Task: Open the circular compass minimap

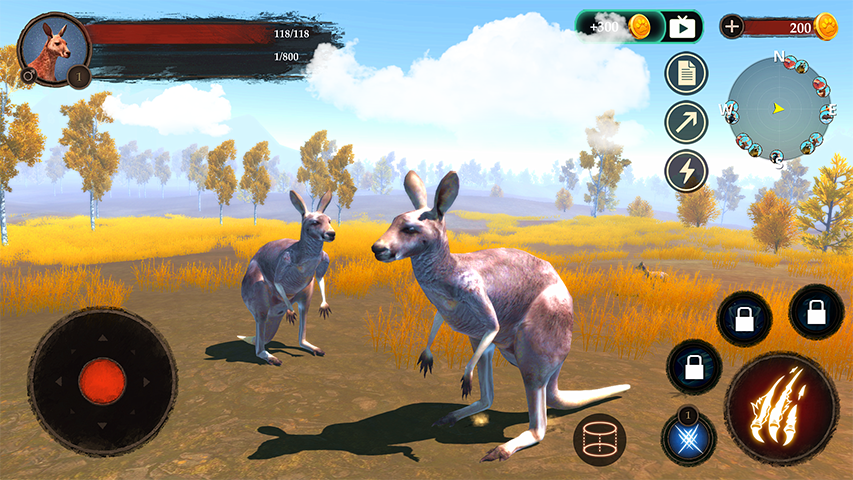Action: coord(778,108)
